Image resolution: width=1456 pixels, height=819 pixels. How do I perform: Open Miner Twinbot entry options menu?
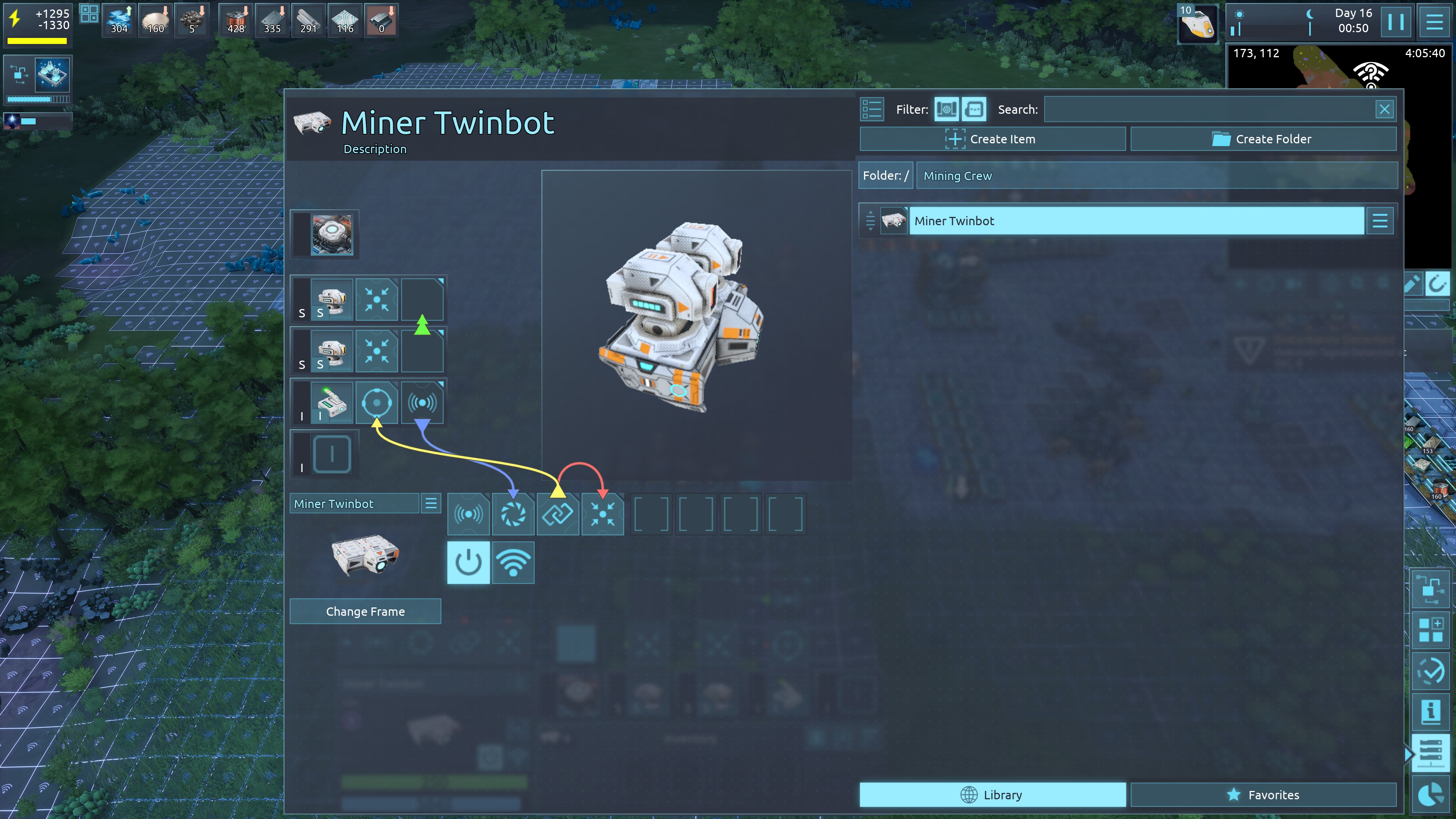point(1380,221)
